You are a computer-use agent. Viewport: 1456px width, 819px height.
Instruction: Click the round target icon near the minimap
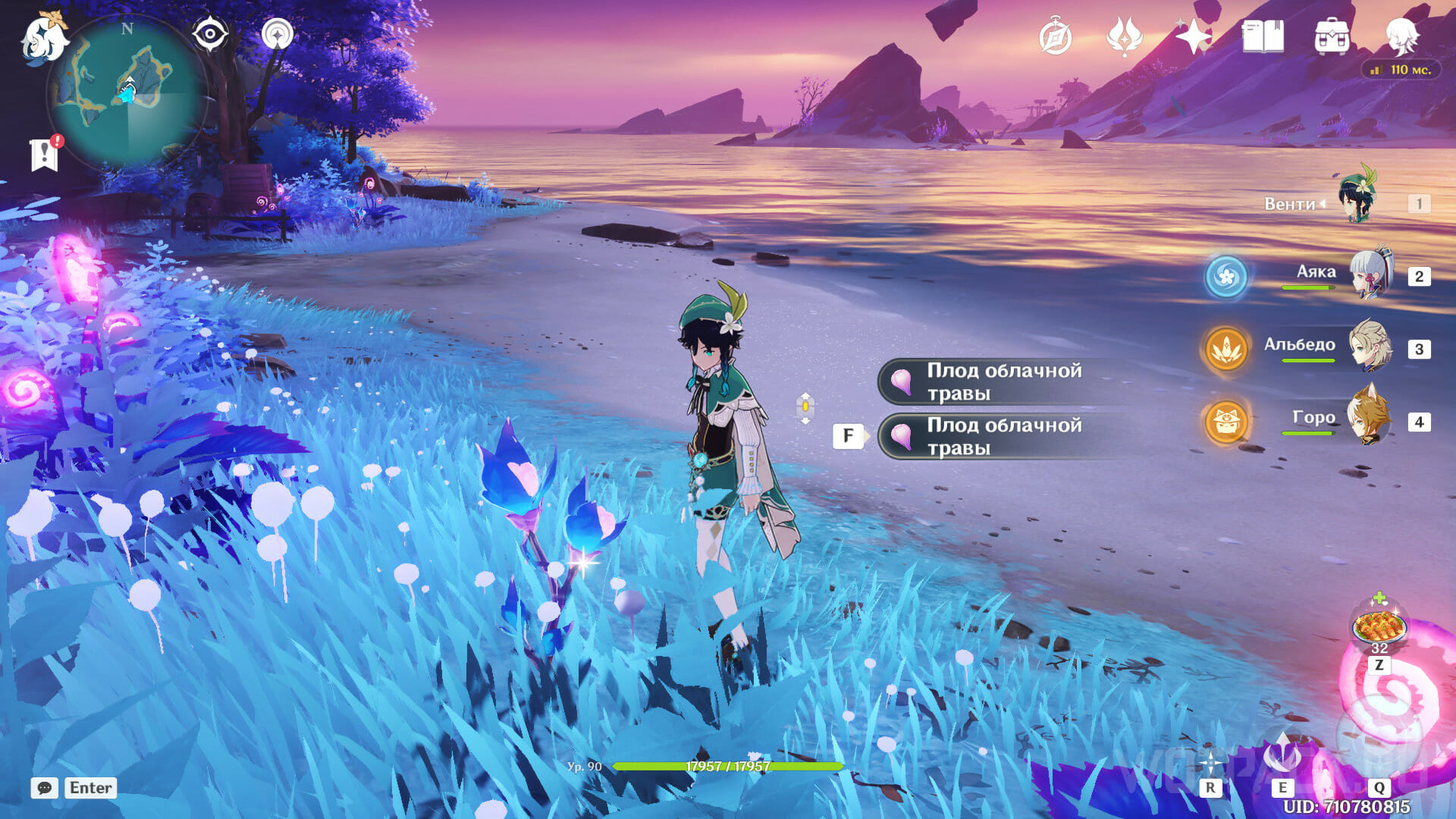277,34
